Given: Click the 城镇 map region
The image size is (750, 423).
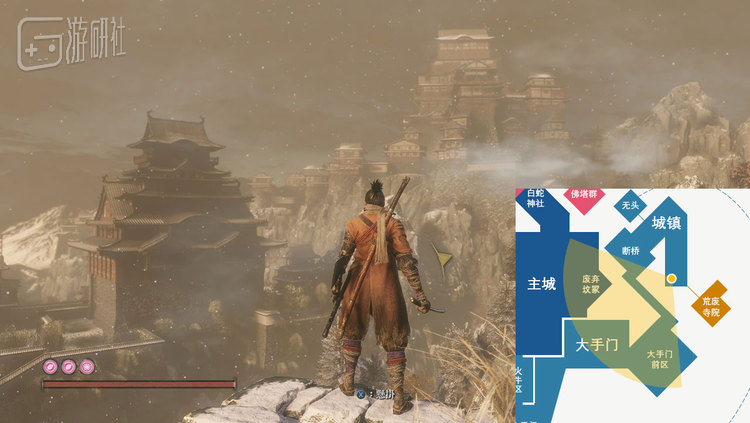Looking at the screenshot, I should pyautogui.click(x=666, y=224).
